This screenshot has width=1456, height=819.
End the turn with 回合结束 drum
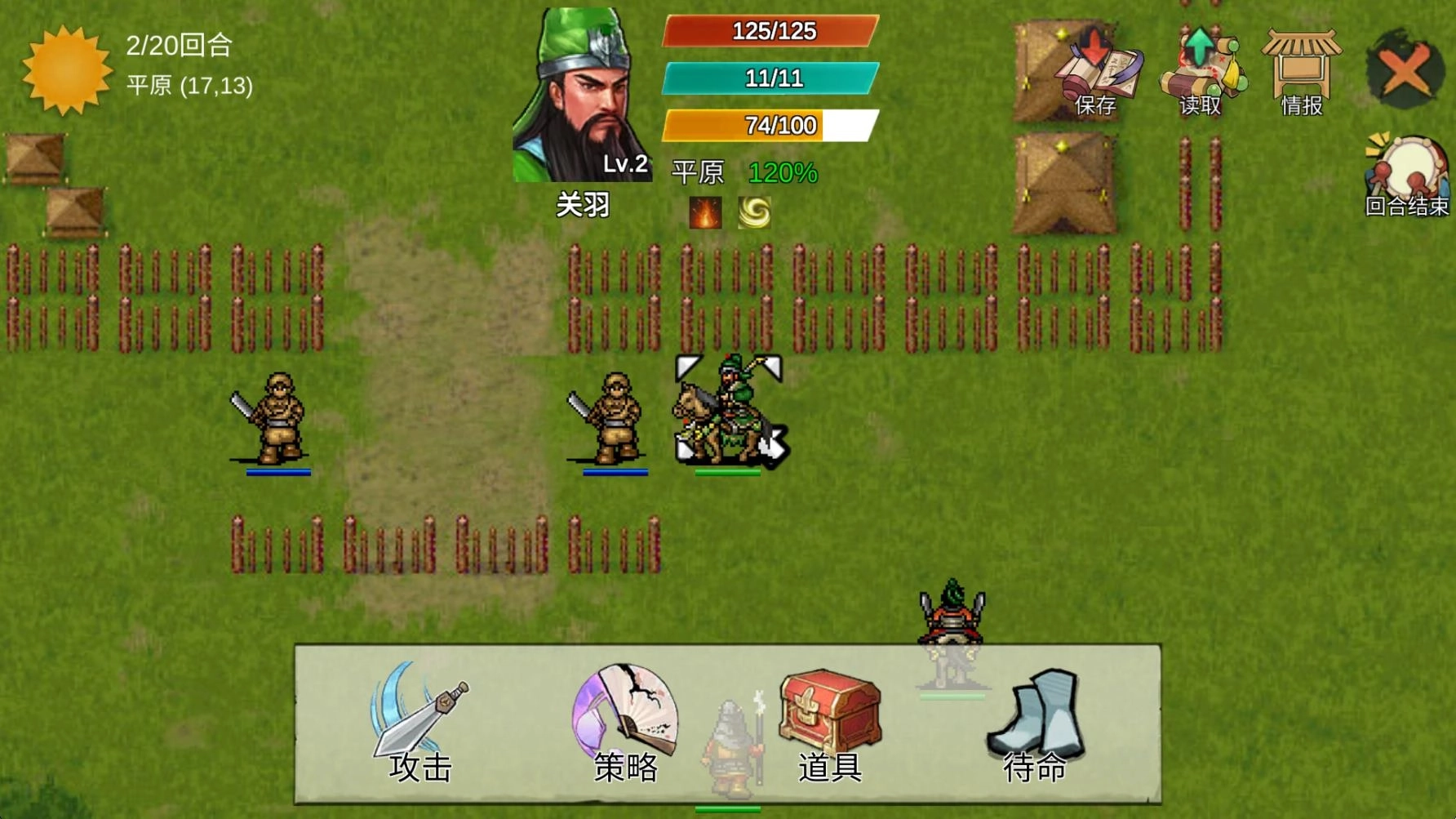[x=1407, y=176]
